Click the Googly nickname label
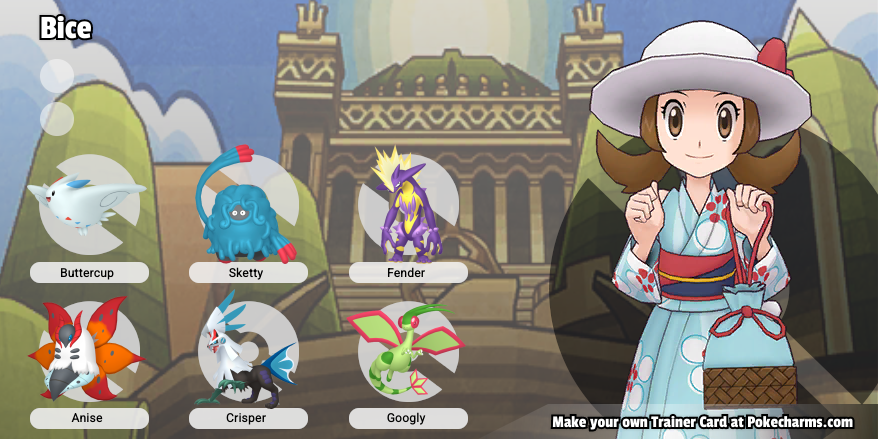This screenshot has width=878, height=439. pos(408,418)
